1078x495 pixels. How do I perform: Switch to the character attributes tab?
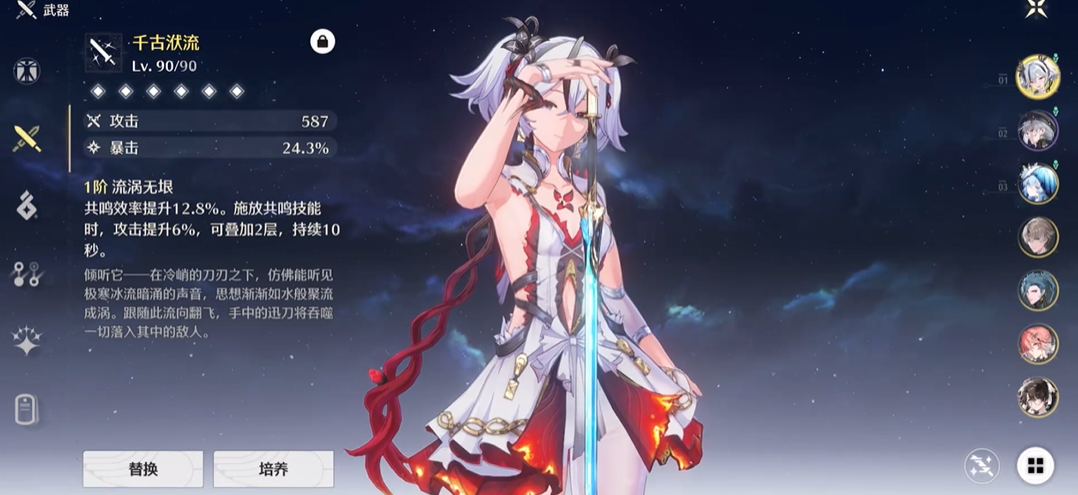[x=26, y=72]
